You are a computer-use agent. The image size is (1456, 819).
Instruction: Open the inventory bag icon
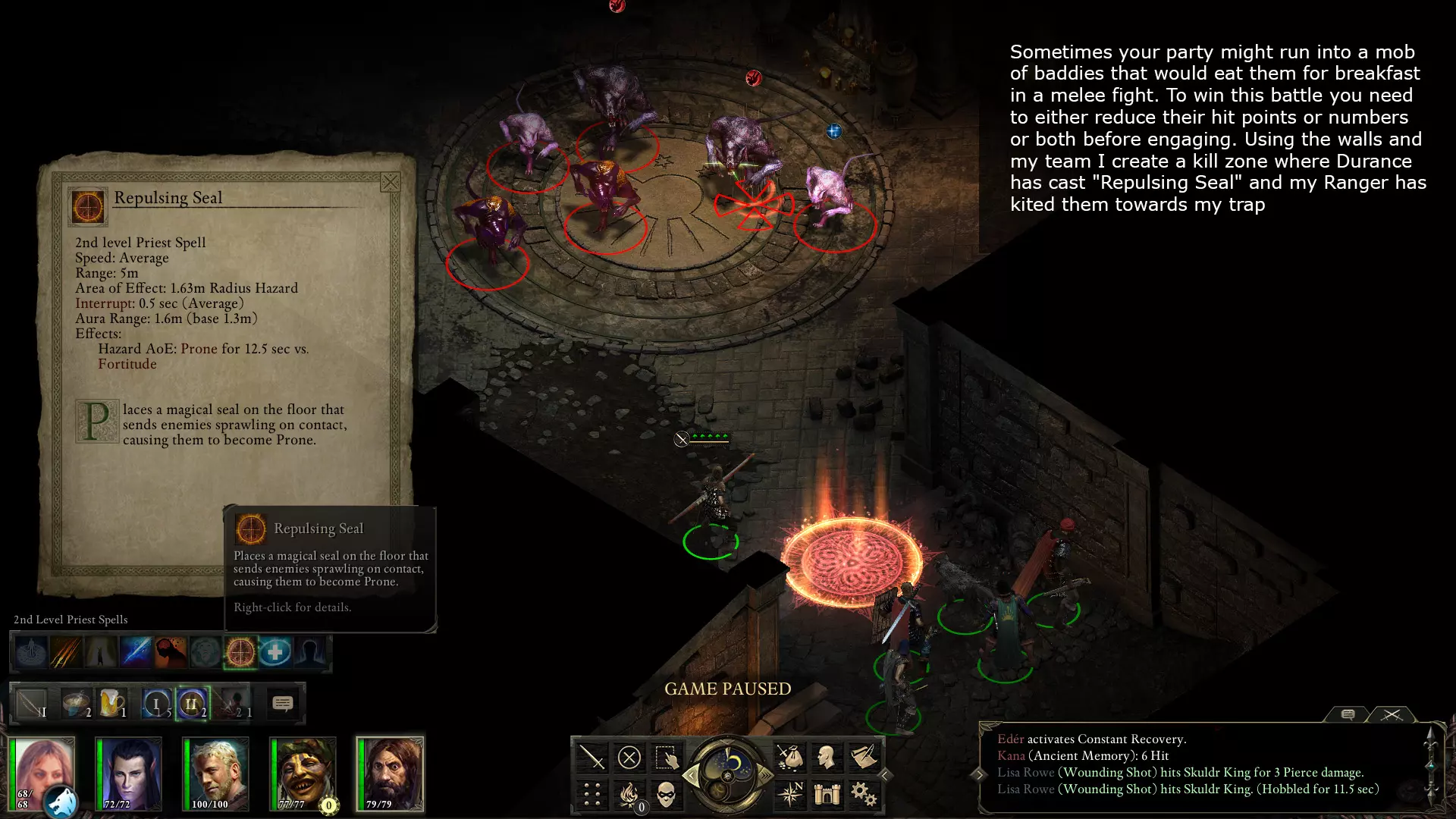(x=789, y=757)
